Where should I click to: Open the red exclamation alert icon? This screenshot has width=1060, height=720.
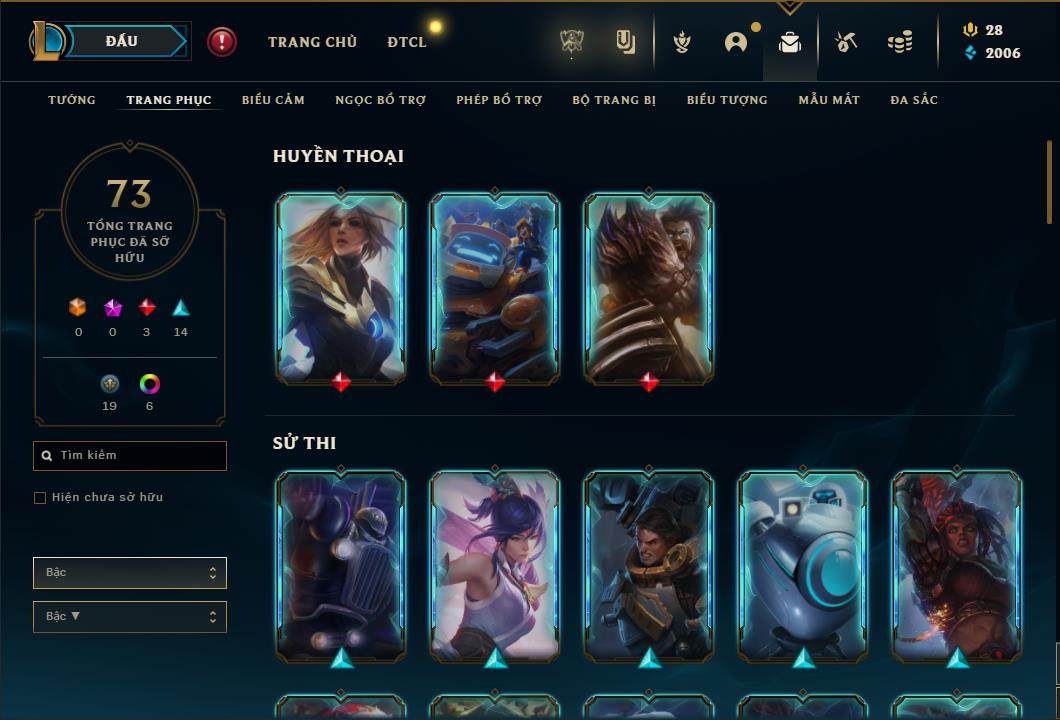tap(222, 42)
